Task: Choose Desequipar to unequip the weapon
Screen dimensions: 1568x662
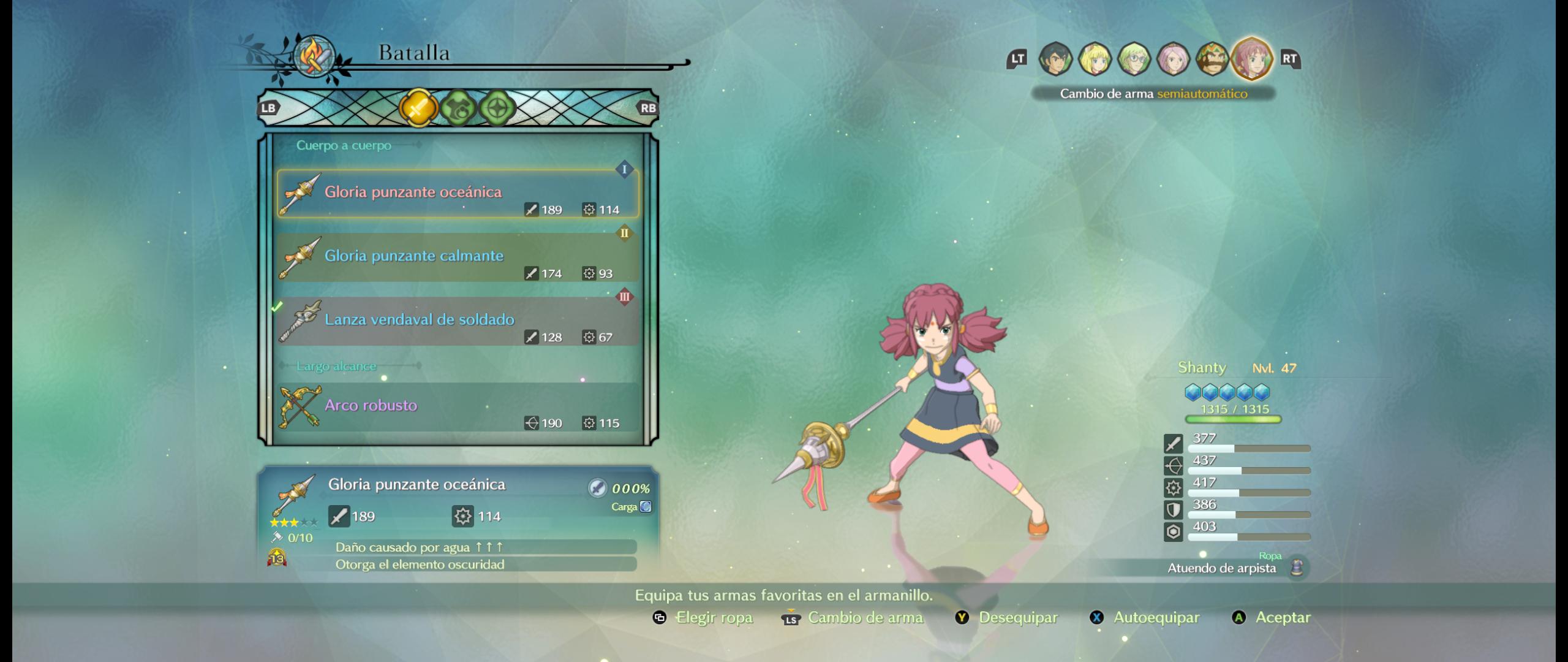Action: point(1006,618)
